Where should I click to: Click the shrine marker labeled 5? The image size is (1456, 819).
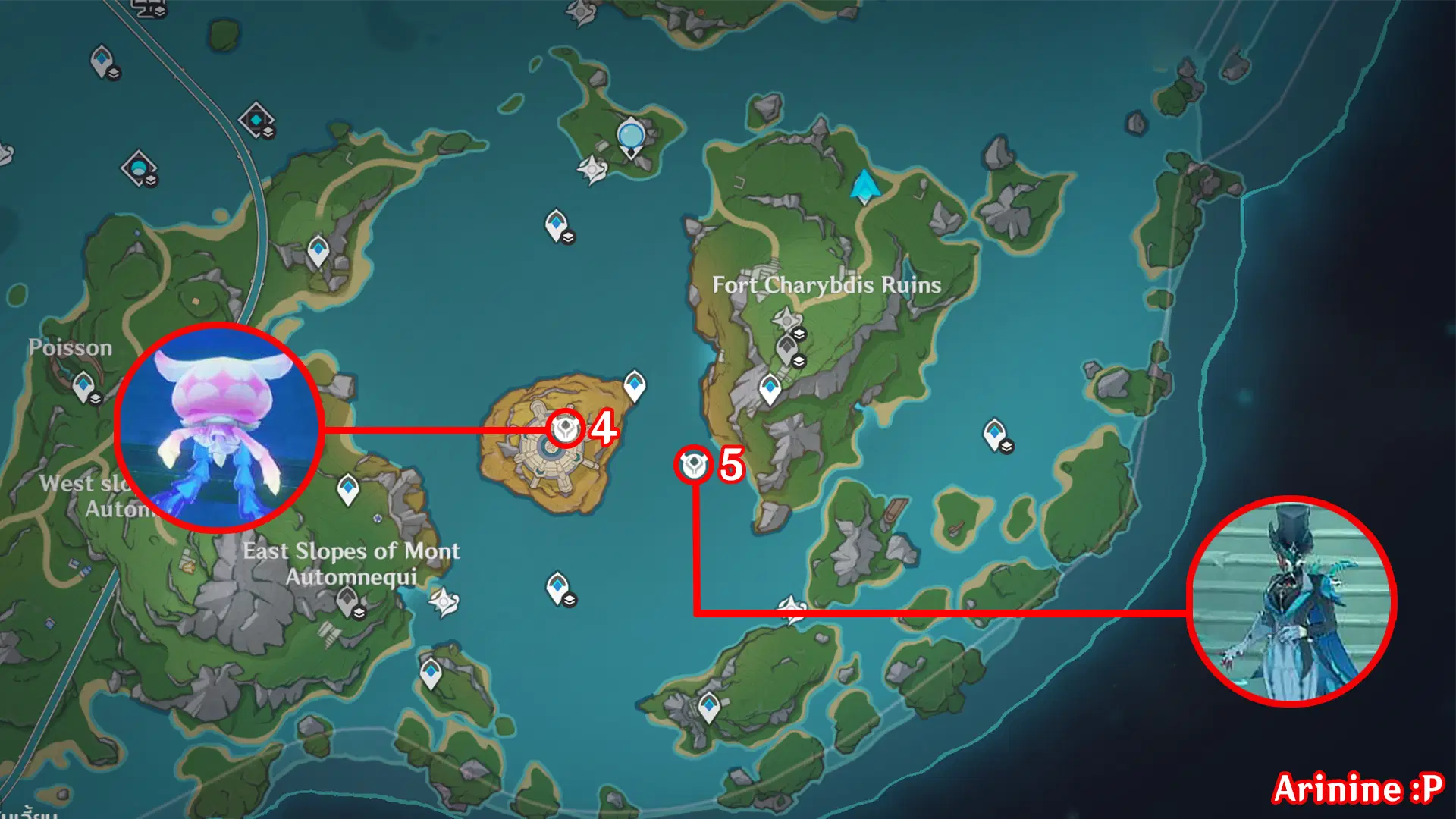694,466
